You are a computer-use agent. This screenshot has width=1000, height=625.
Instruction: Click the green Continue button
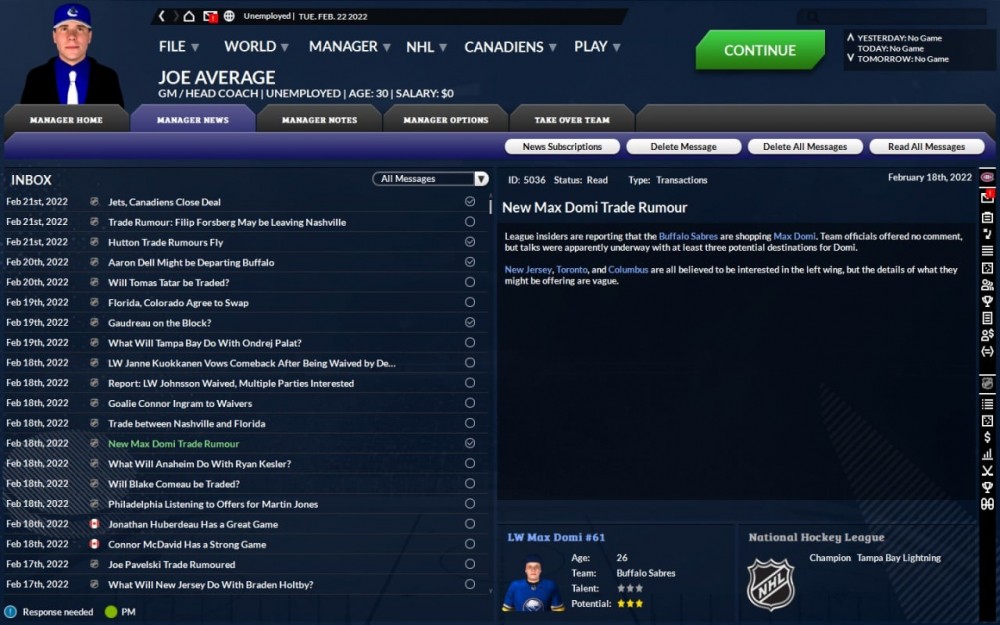pyautogui.click(x=760, y=50)
